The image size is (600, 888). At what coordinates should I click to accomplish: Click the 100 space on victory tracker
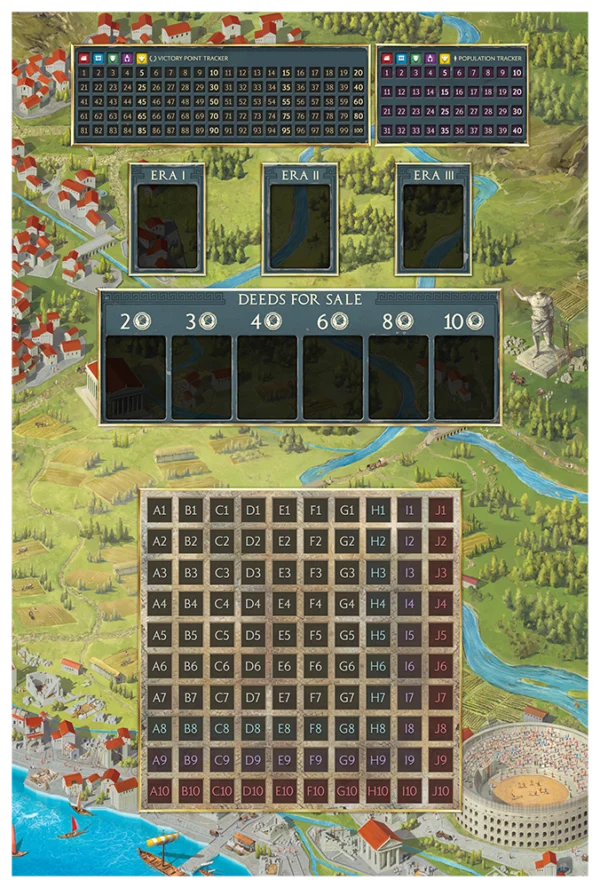(x=357, y=130)
